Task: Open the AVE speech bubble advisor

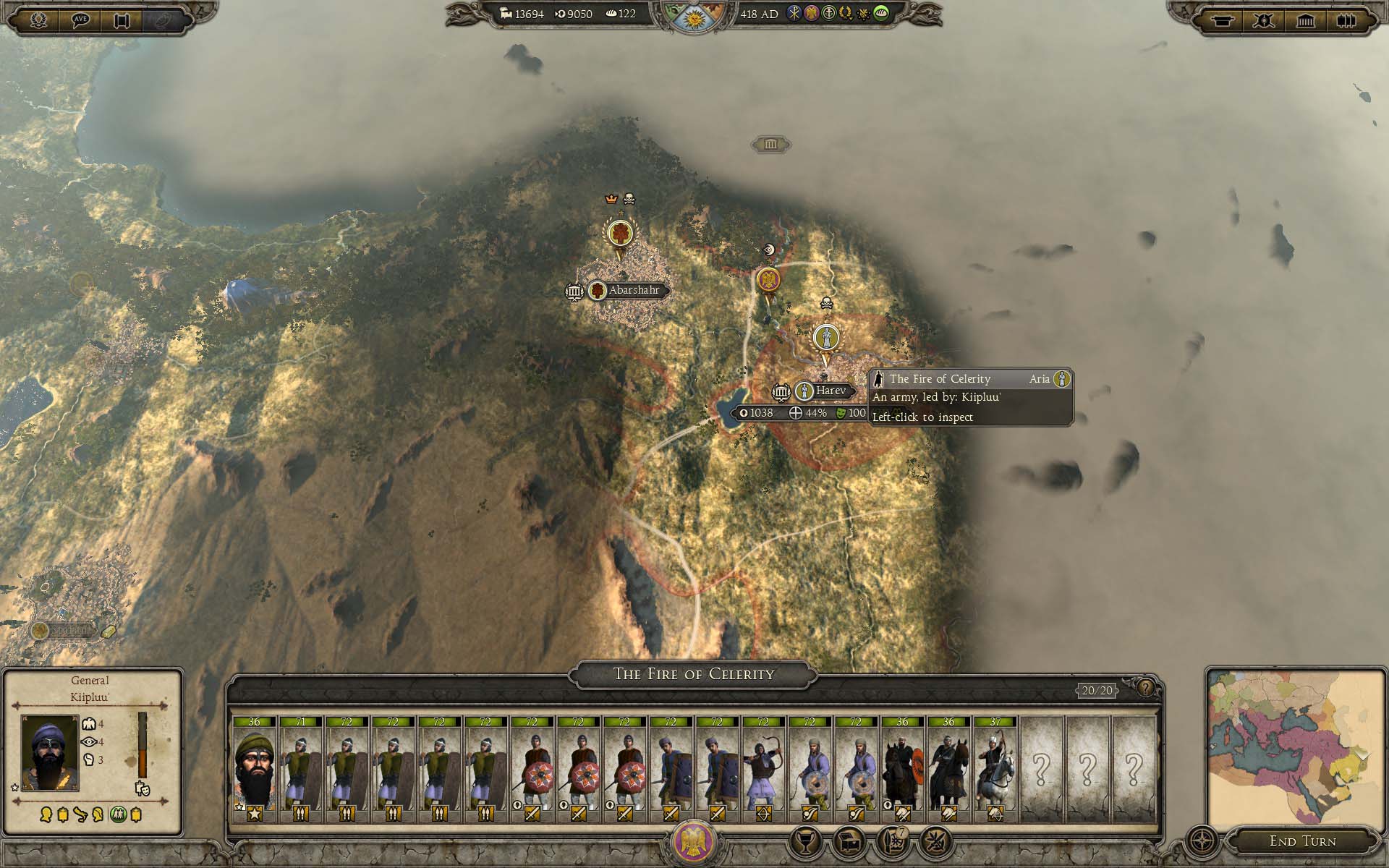Action: click(x=80, y=20)
